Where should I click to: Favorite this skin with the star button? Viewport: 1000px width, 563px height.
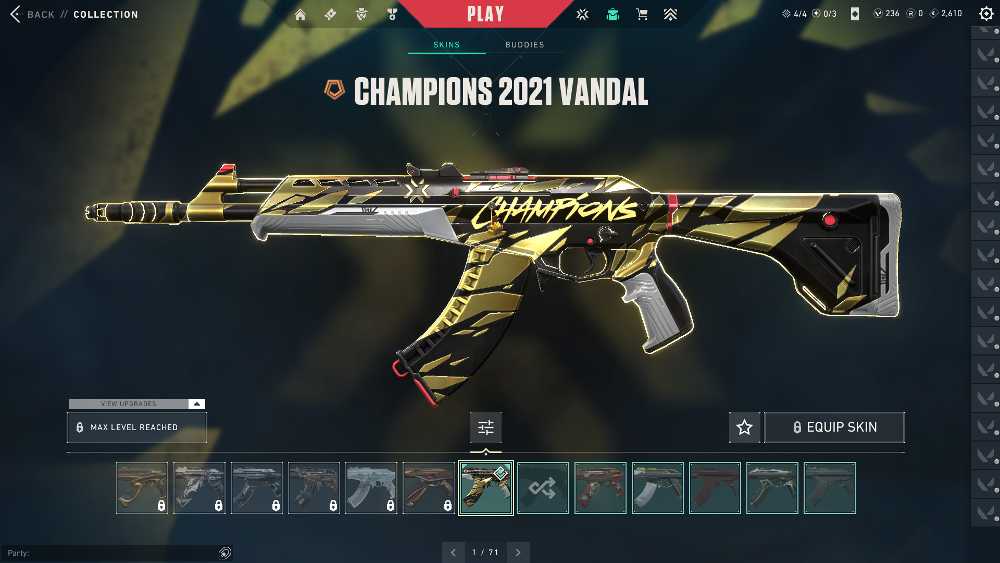click(744, 427)
